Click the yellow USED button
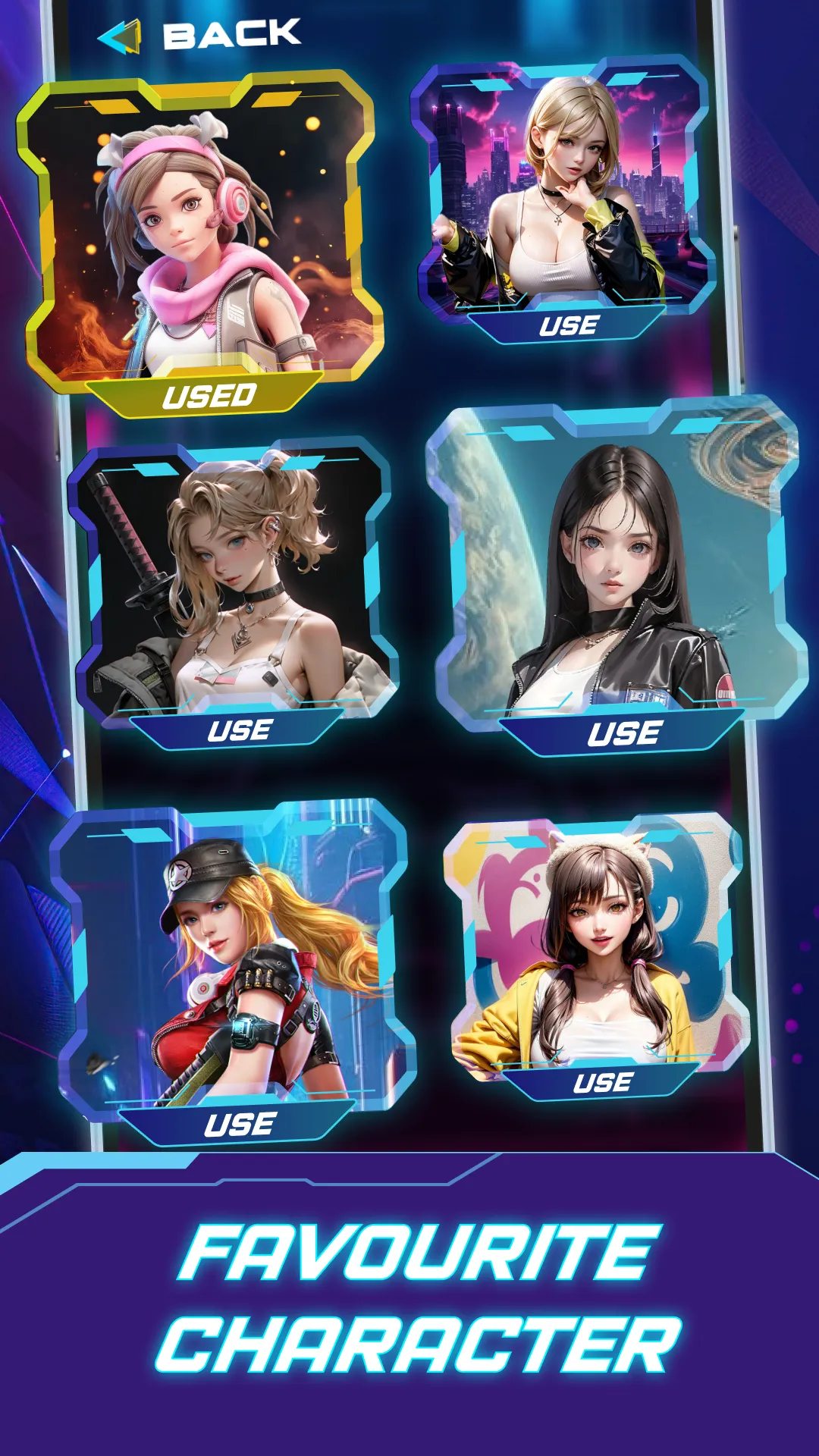819x1456 pixels. [x=209, y=396]
